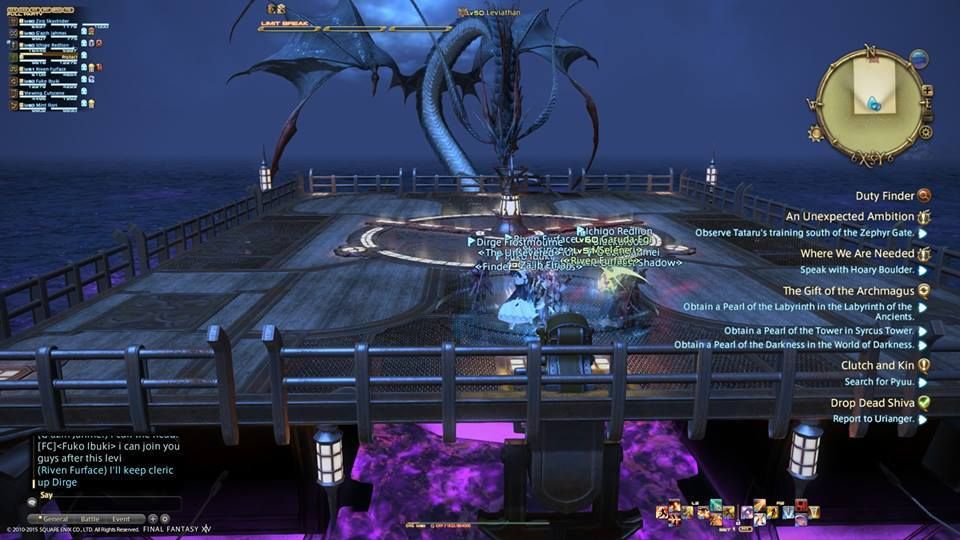
Task: Click the Tataru training objective arrow
Action: point(923,233)
